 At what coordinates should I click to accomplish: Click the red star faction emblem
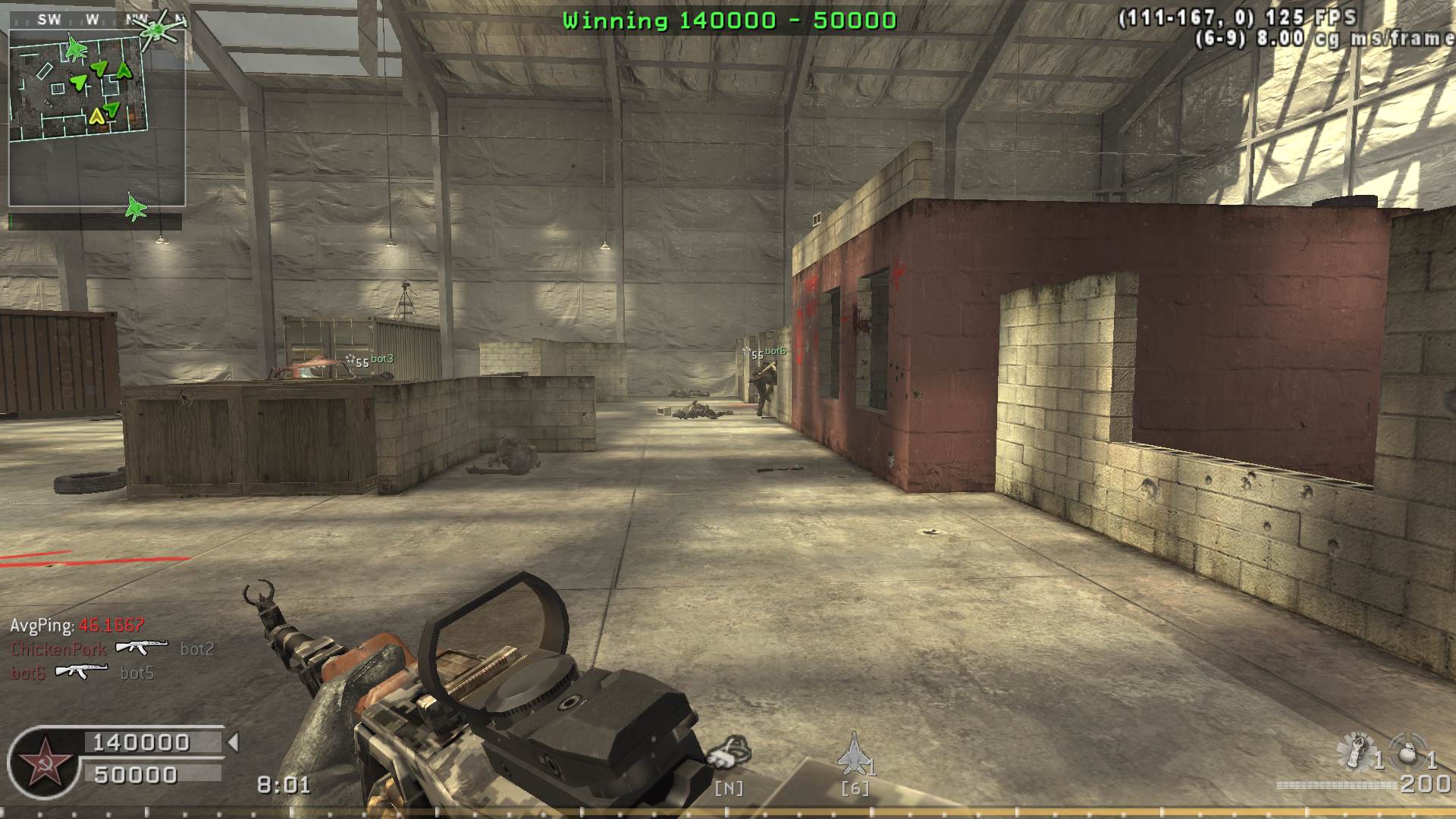pyautogui.click(x=42, y=763)
